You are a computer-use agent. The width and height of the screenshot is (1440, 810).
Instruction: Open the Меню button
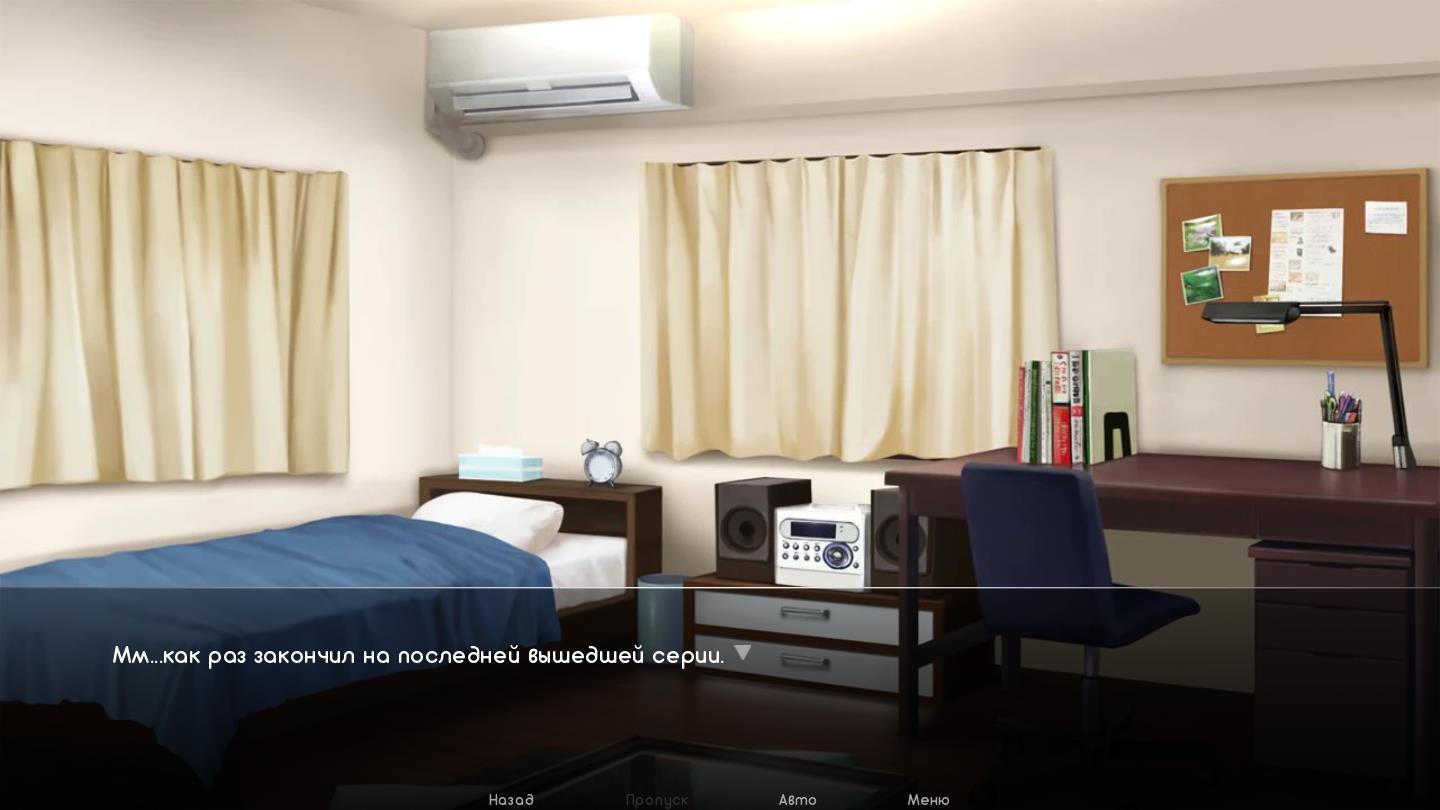pyautogui.click(x=928, y=799)
